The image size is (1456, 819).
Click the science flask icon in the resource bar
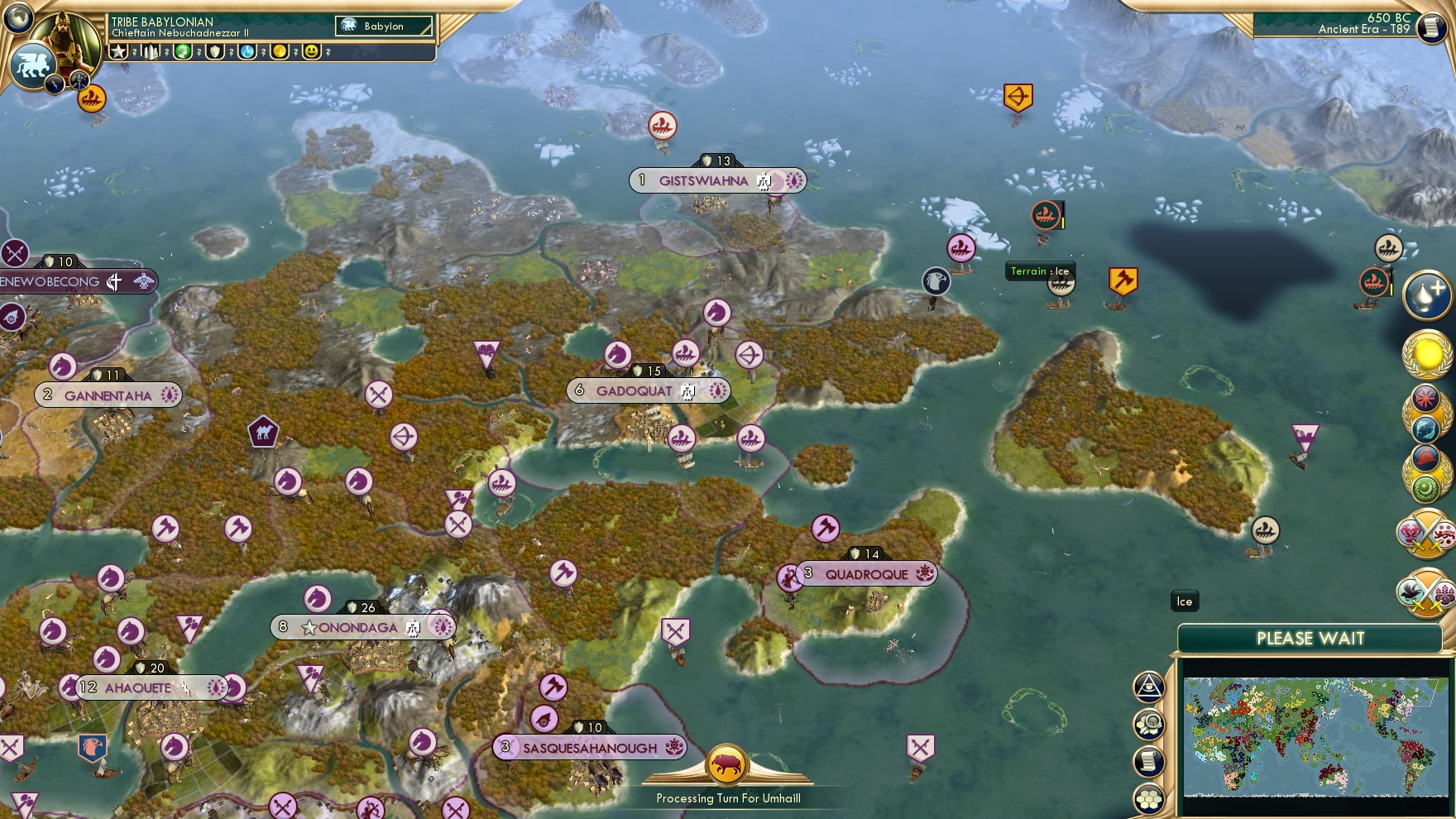pyautogui.click(x=248, y=51)
